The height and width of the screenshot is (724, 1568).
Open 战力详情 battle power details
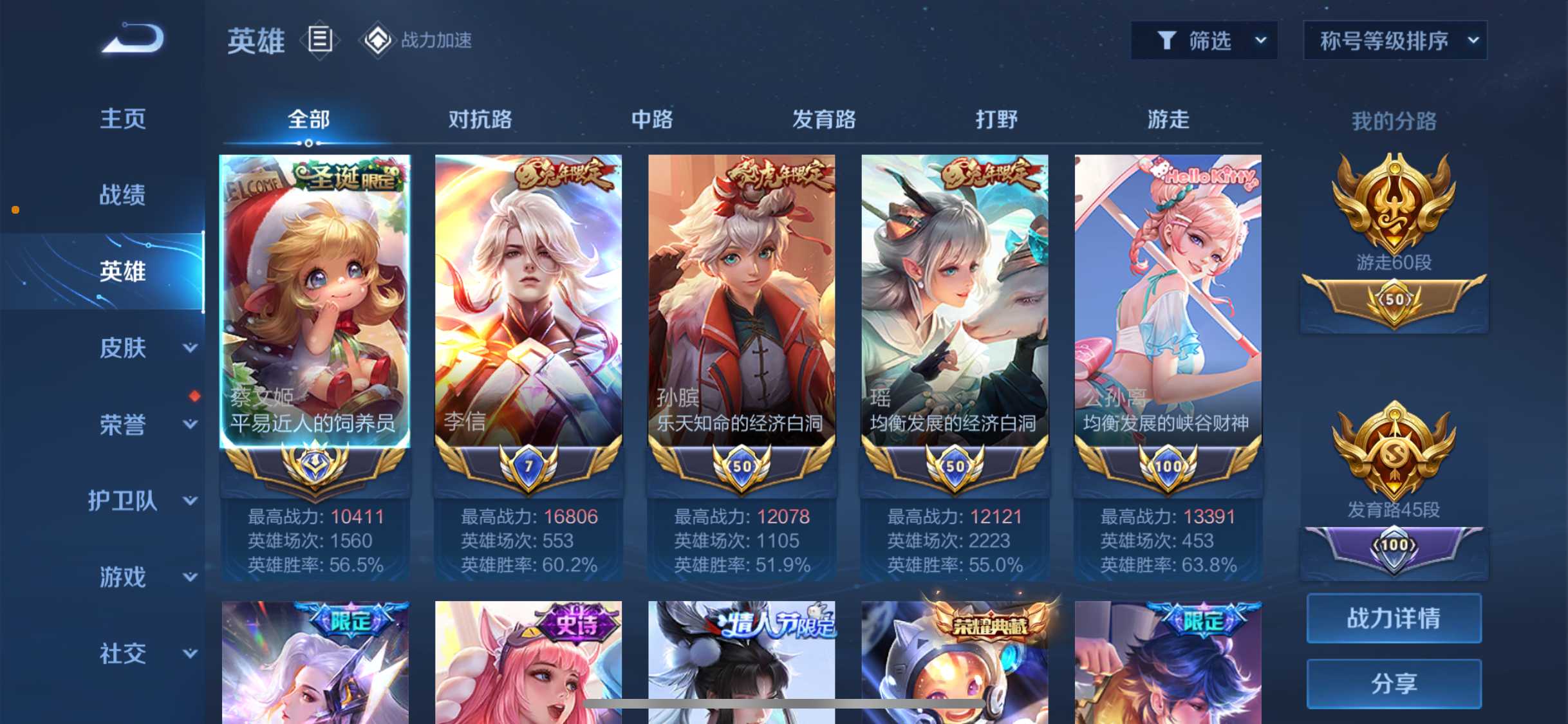pyautogui.click(x=1394, y=619)
